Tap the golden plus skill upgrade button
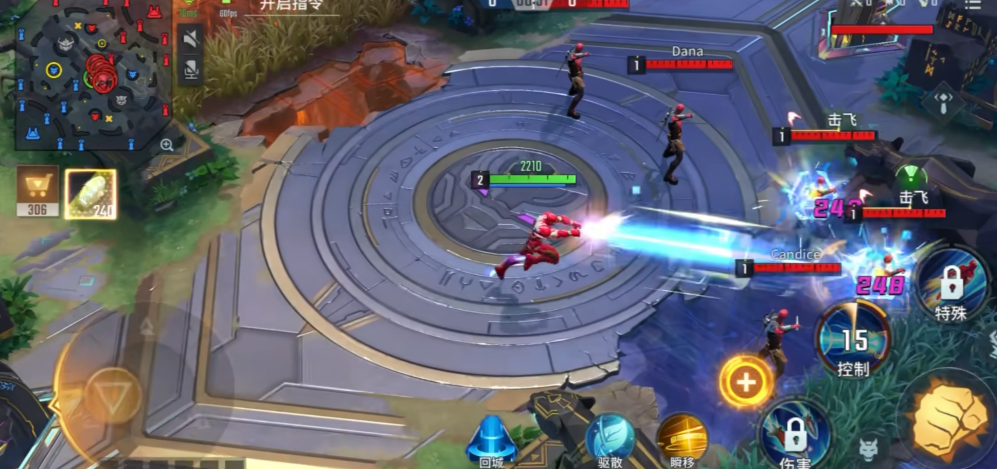The height and width of the screenshot is (469, 997). 745,381
